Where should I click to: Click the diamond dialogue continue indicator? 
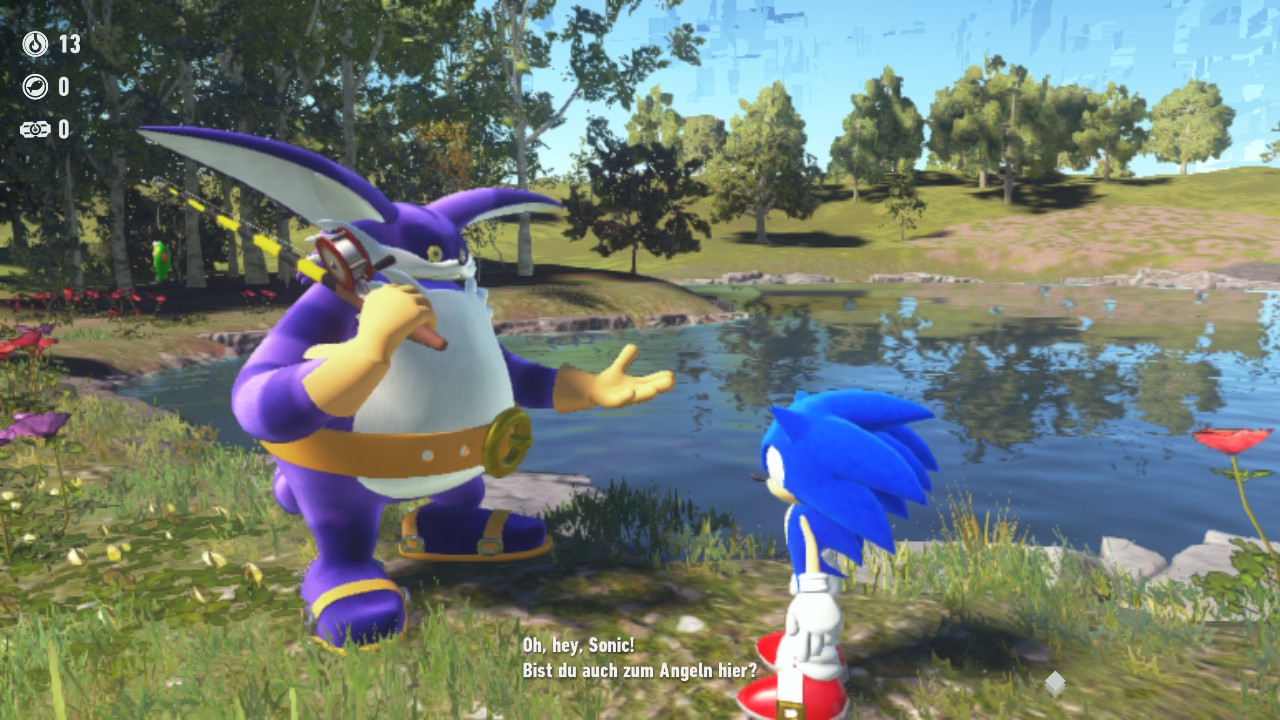[1054, 683]
